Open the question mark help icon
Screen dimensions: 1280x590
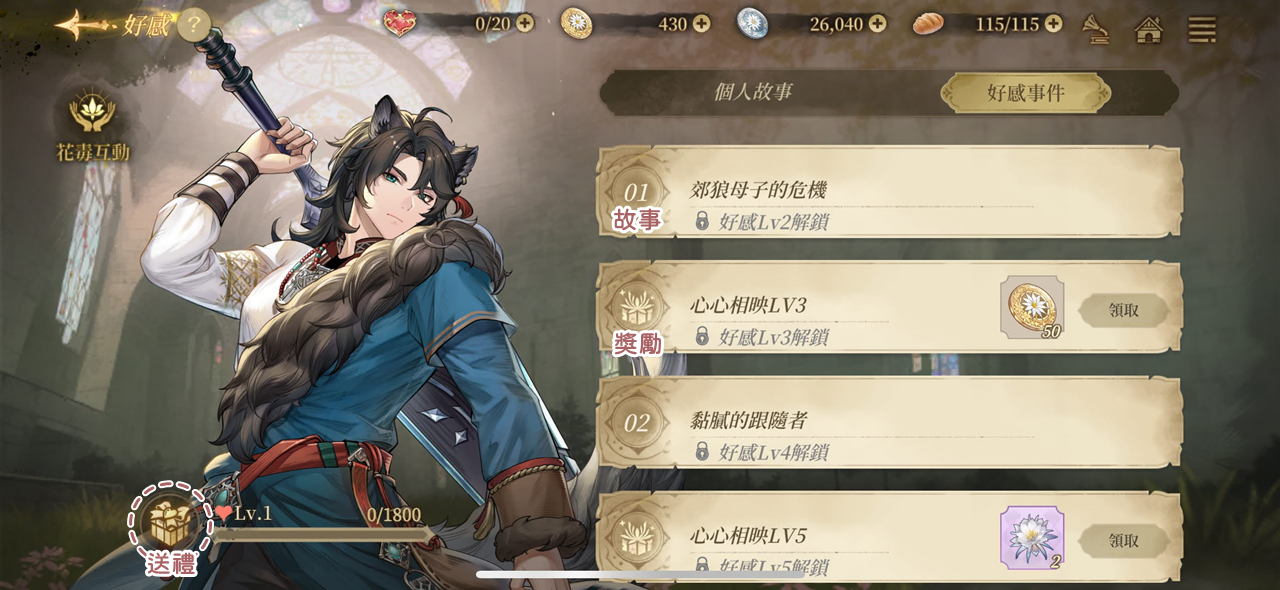[x=194, y=24]
